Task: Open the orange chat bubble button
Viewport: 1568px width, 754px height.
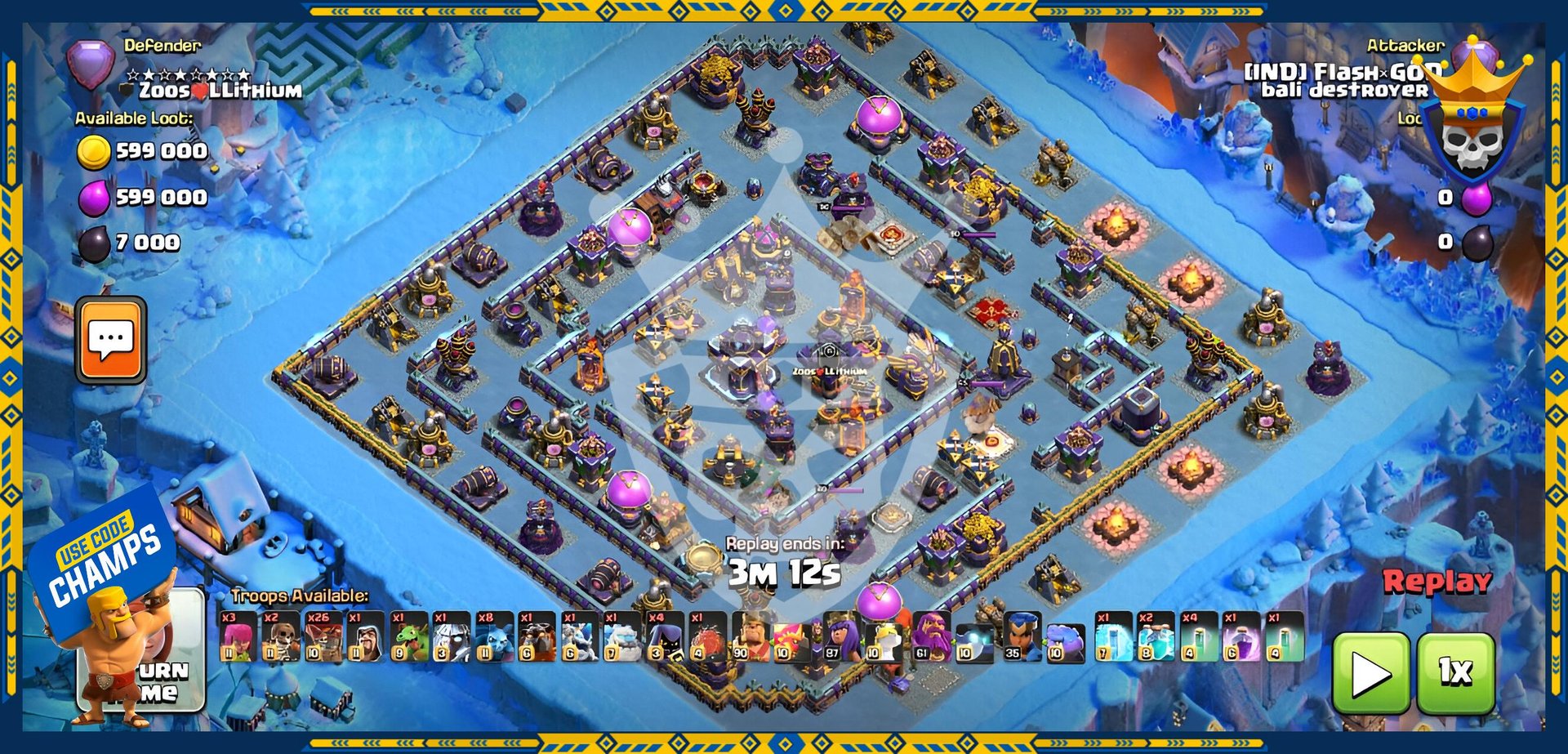Action: coord(111,340)
